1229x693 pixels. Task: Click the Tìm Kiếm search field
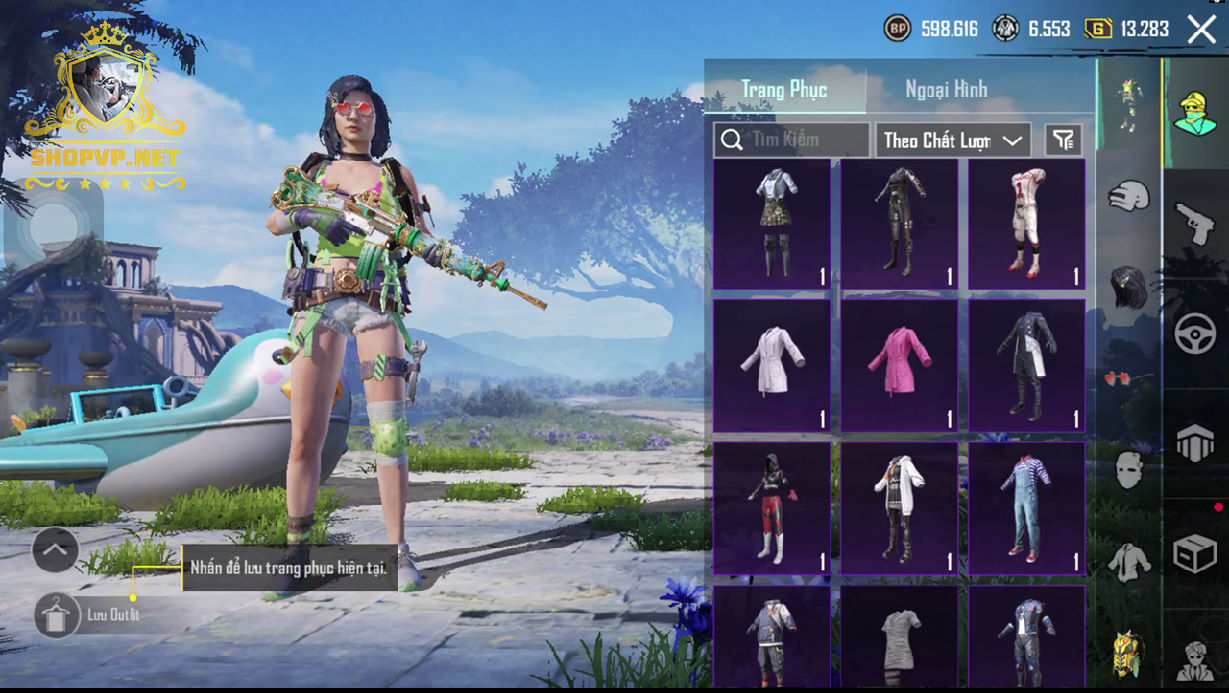(x=791, y=140)
